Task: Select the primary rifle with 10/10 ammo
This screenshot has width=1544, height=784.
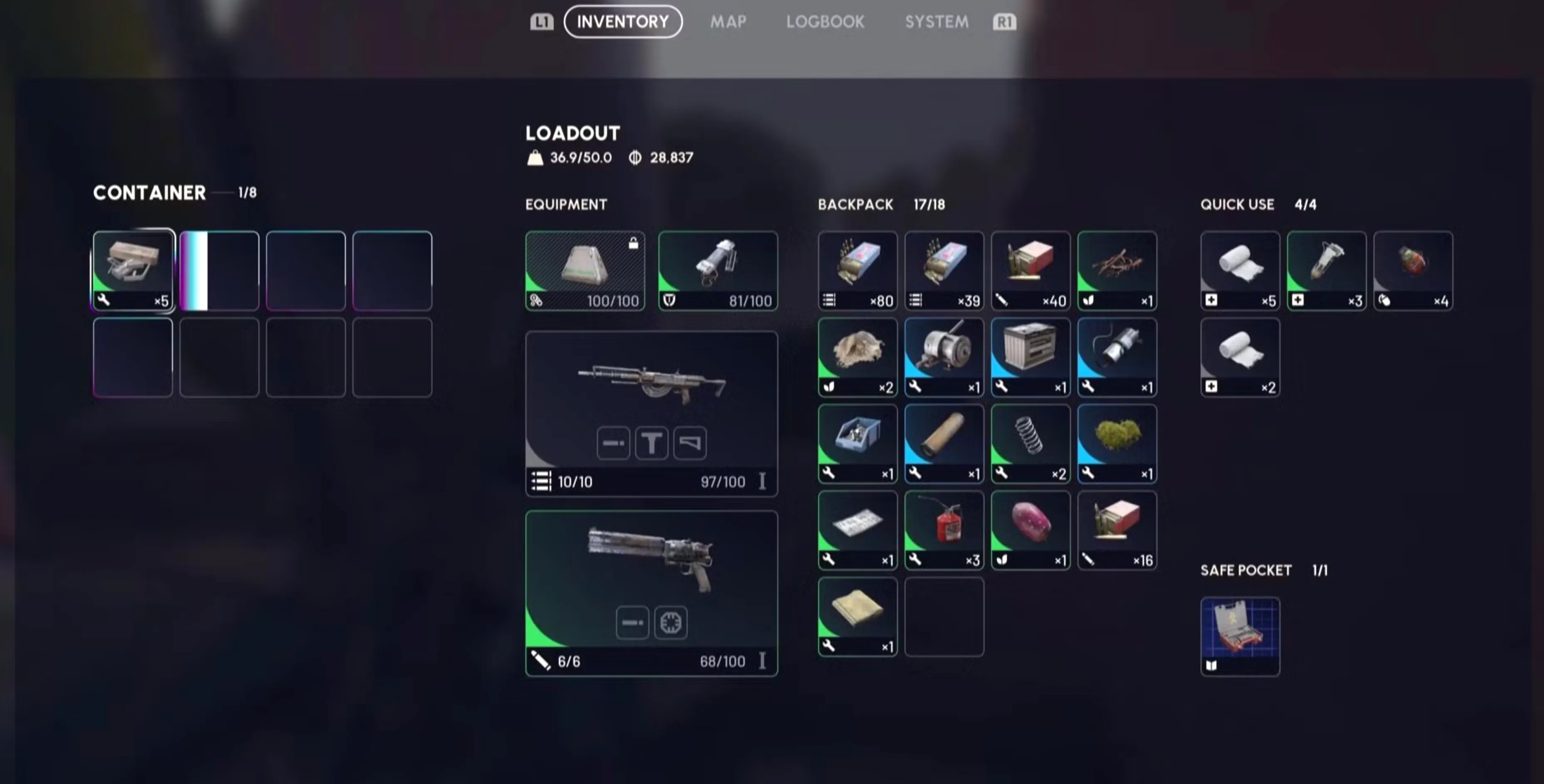Action: coord(651,414)
